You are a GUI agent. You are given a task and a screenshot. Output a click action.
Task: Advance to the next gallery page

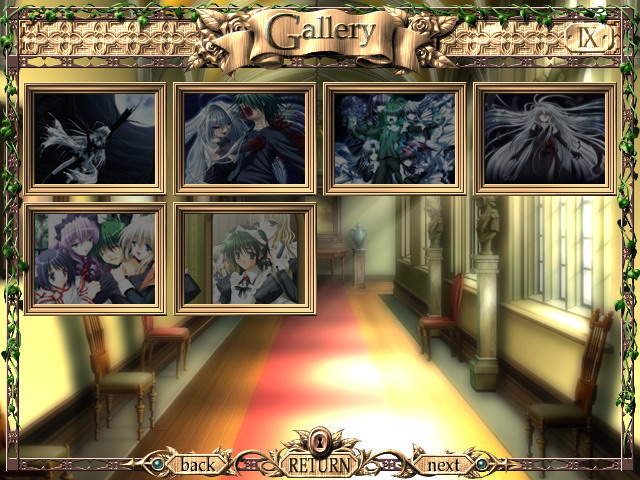pyautogui.click(x=443, y=465)
